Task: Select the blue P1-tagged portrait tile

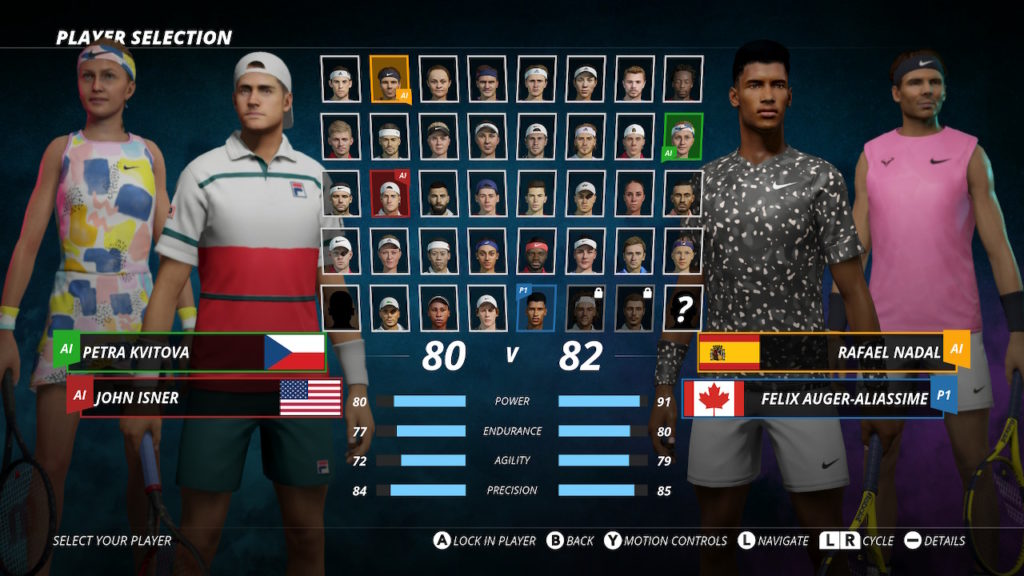Action: [x=536, y=308]
